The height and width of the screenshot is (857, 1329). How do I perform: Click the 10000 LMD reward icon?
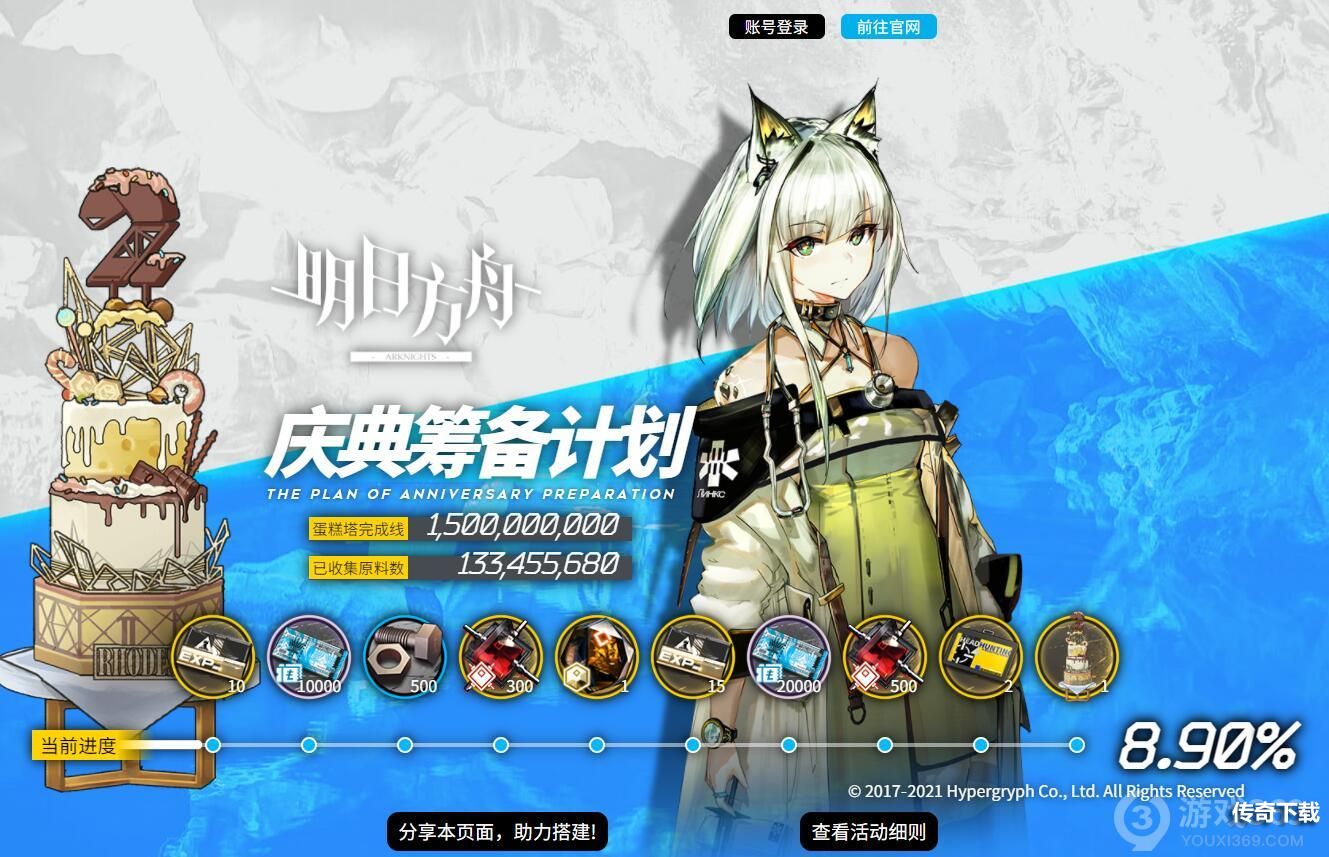[307, 655]
